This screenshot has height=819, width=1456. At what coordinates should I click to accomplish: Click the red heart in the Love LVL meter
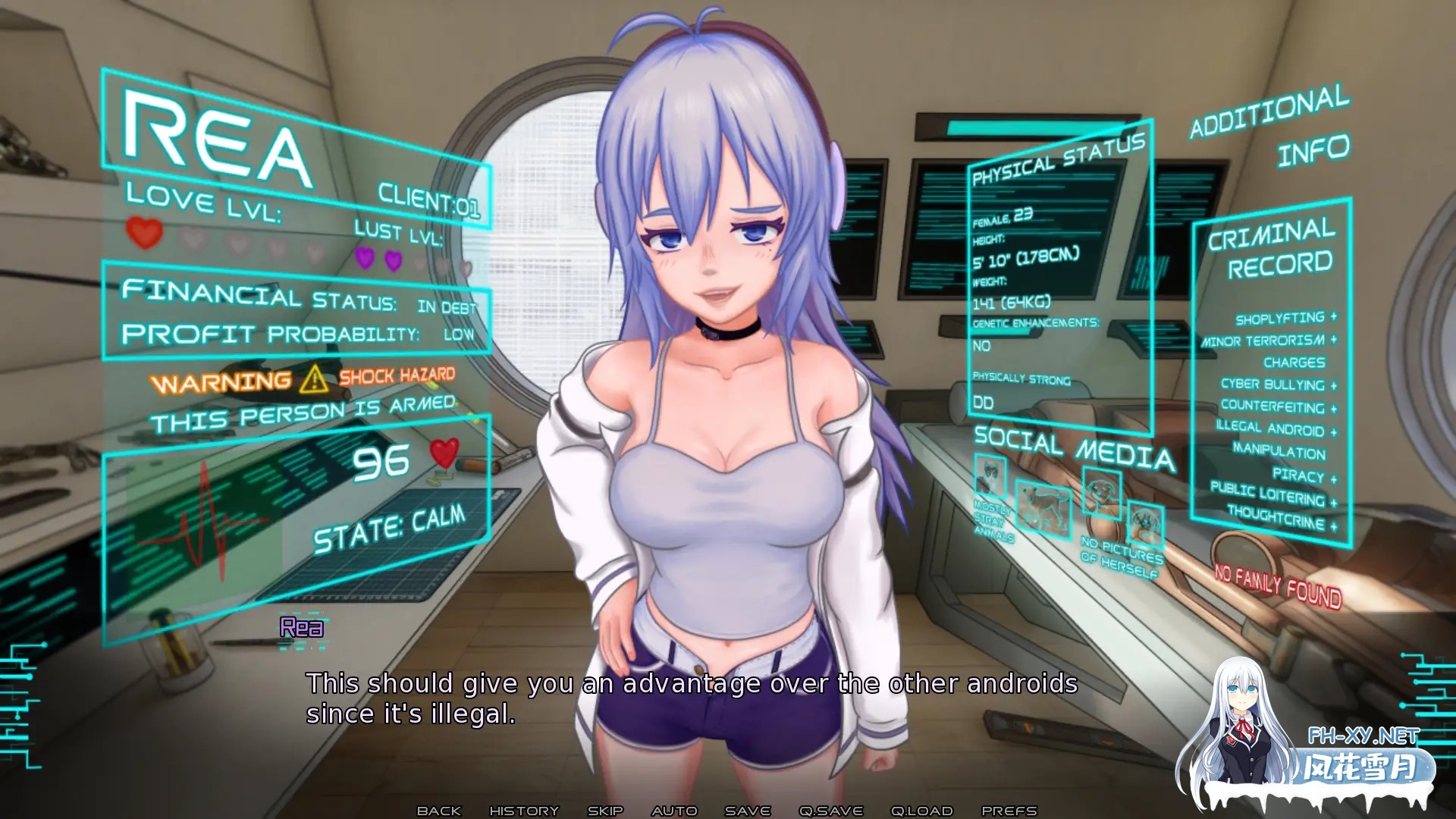tap(144, 235)
